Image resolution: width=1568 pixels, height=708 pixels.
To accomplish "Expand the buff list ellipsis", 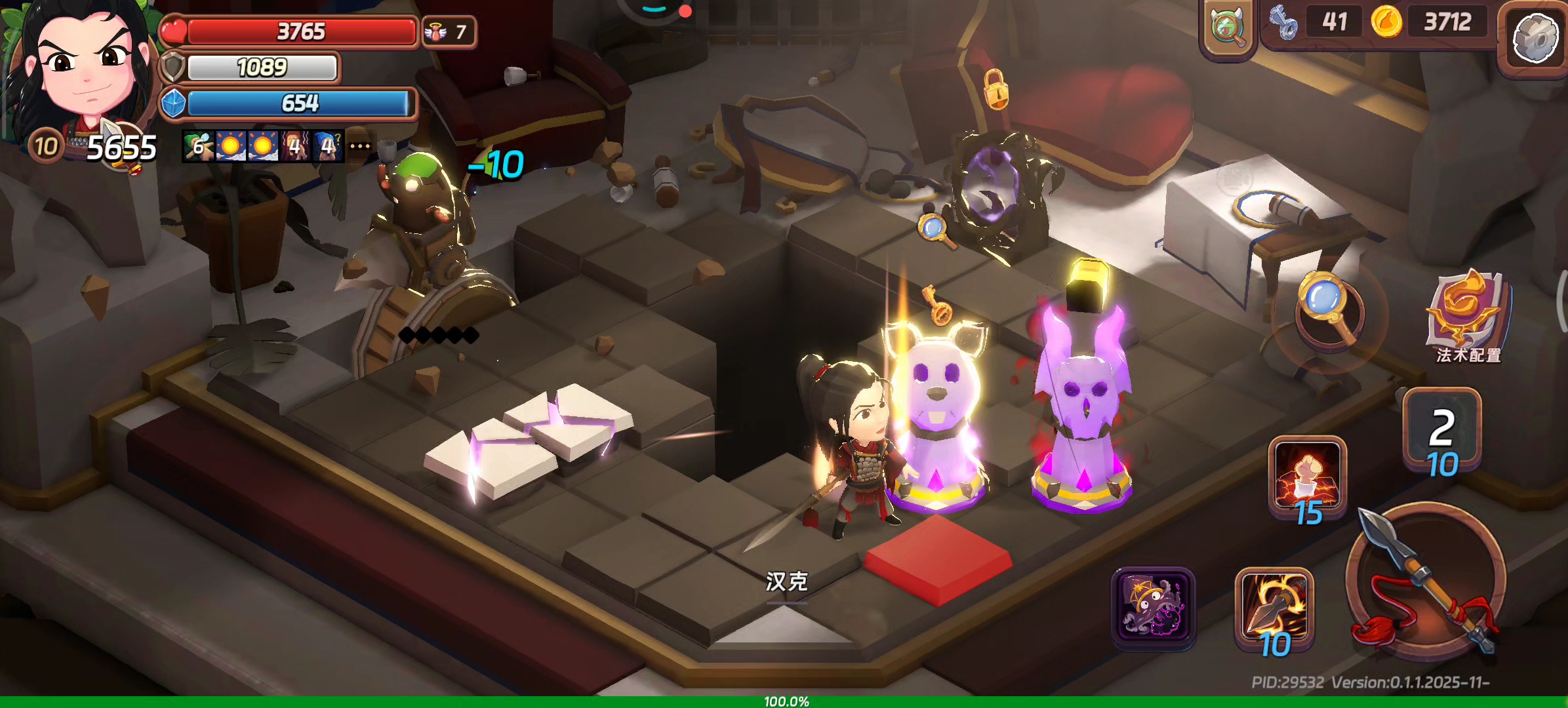I will pos(359,146).
